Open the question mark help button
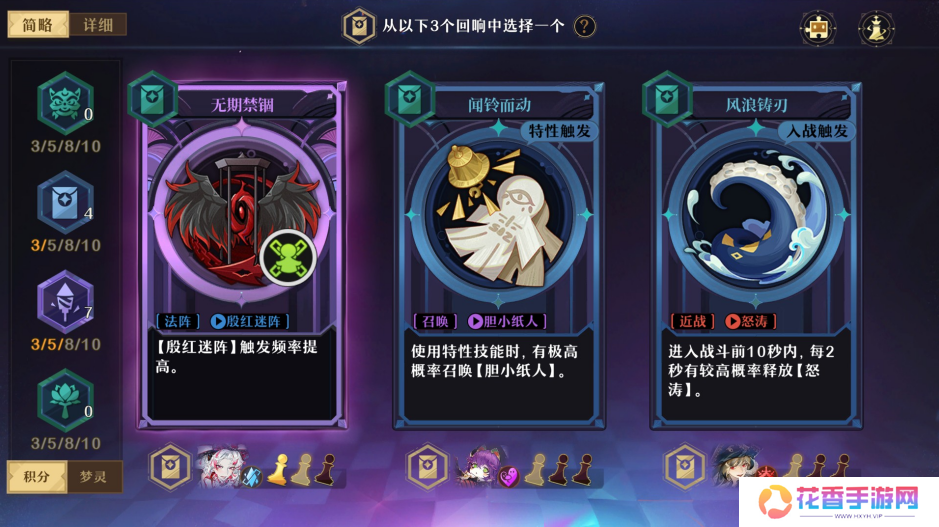Screen dimensions: 939x527 pyautogui.click(x=584, y=26)
